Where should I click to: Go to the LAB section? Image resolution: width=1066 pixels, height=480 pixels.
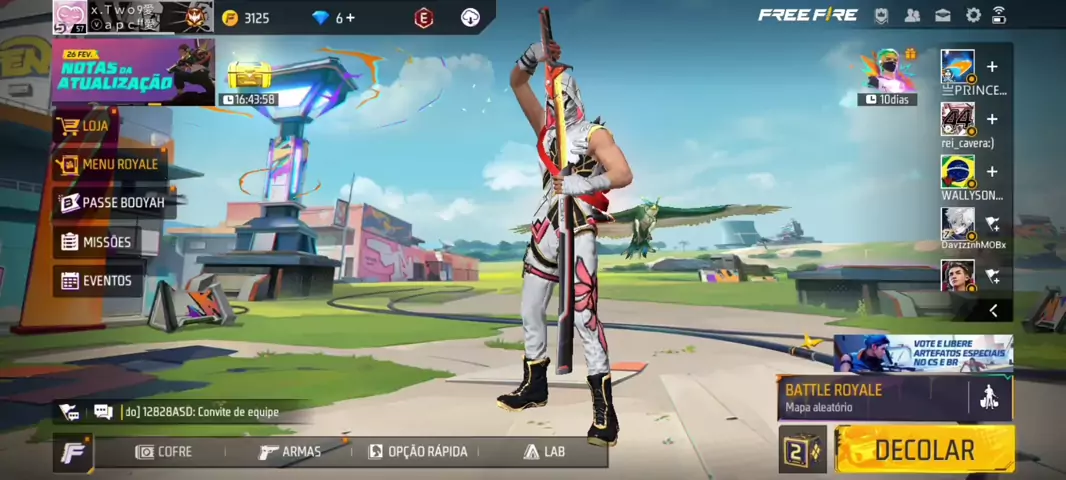coord(544,452)
